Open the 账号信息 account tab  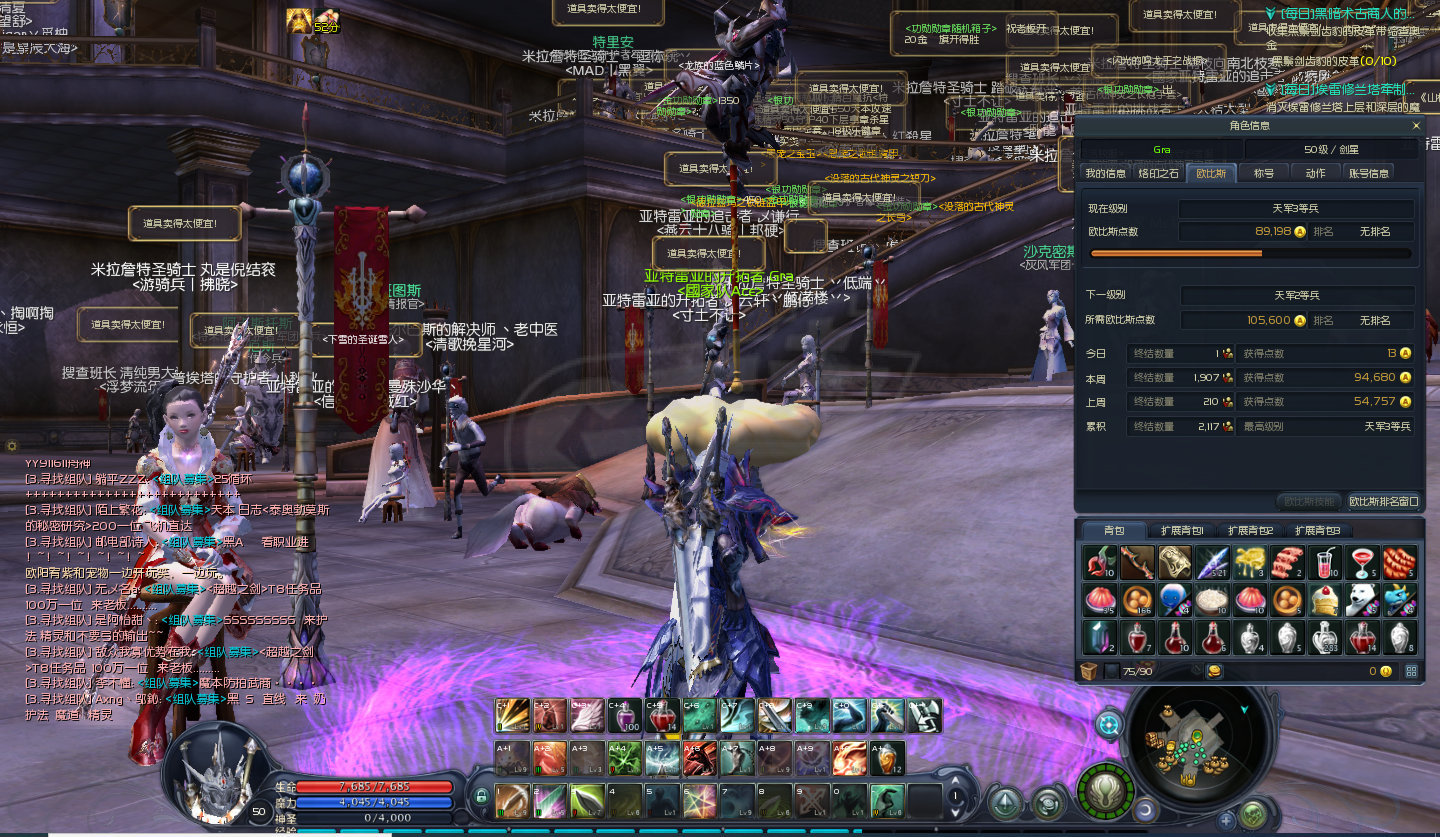tap(1369, 173)
